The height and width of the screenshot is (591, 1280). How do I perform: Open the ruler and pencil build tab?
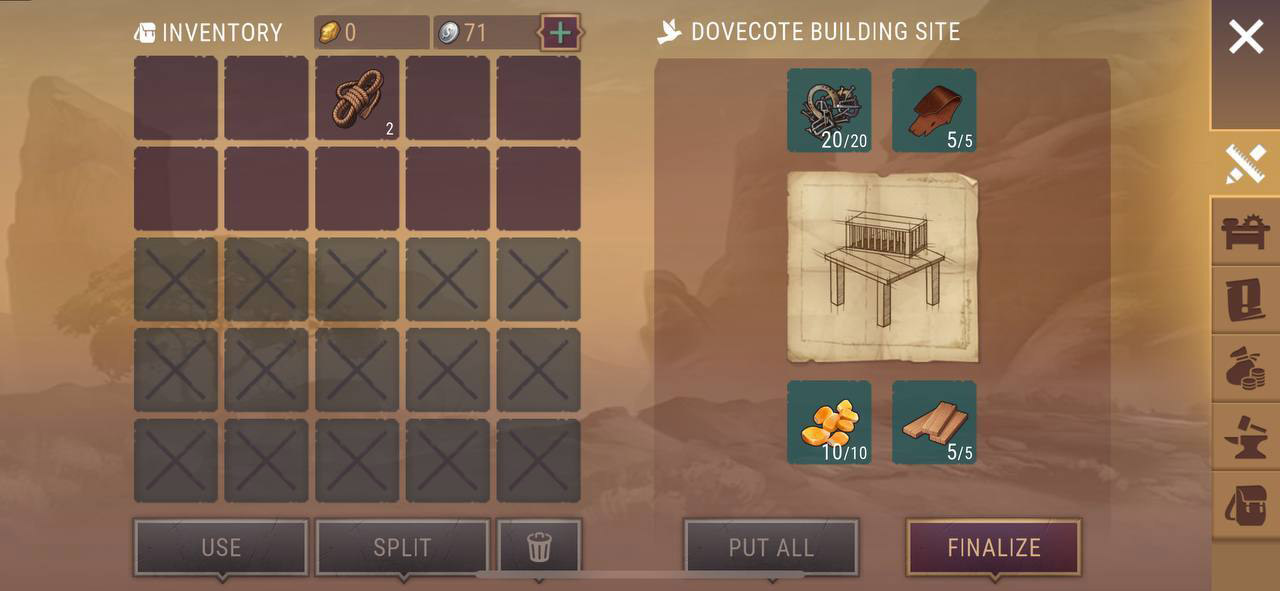coord(1246,164)
